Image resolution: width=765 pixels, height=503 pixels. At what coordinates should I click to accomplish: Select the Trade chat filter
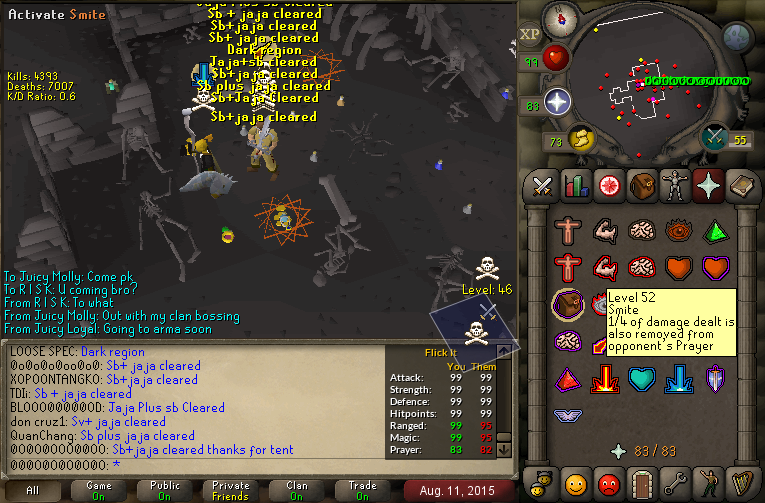coord(363,490)
